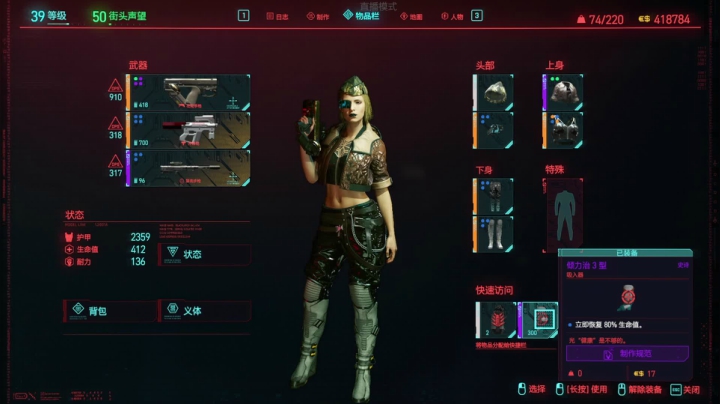Open the 日志 journal tab
This screenshot has width=720, height=404.
point(279,16)
